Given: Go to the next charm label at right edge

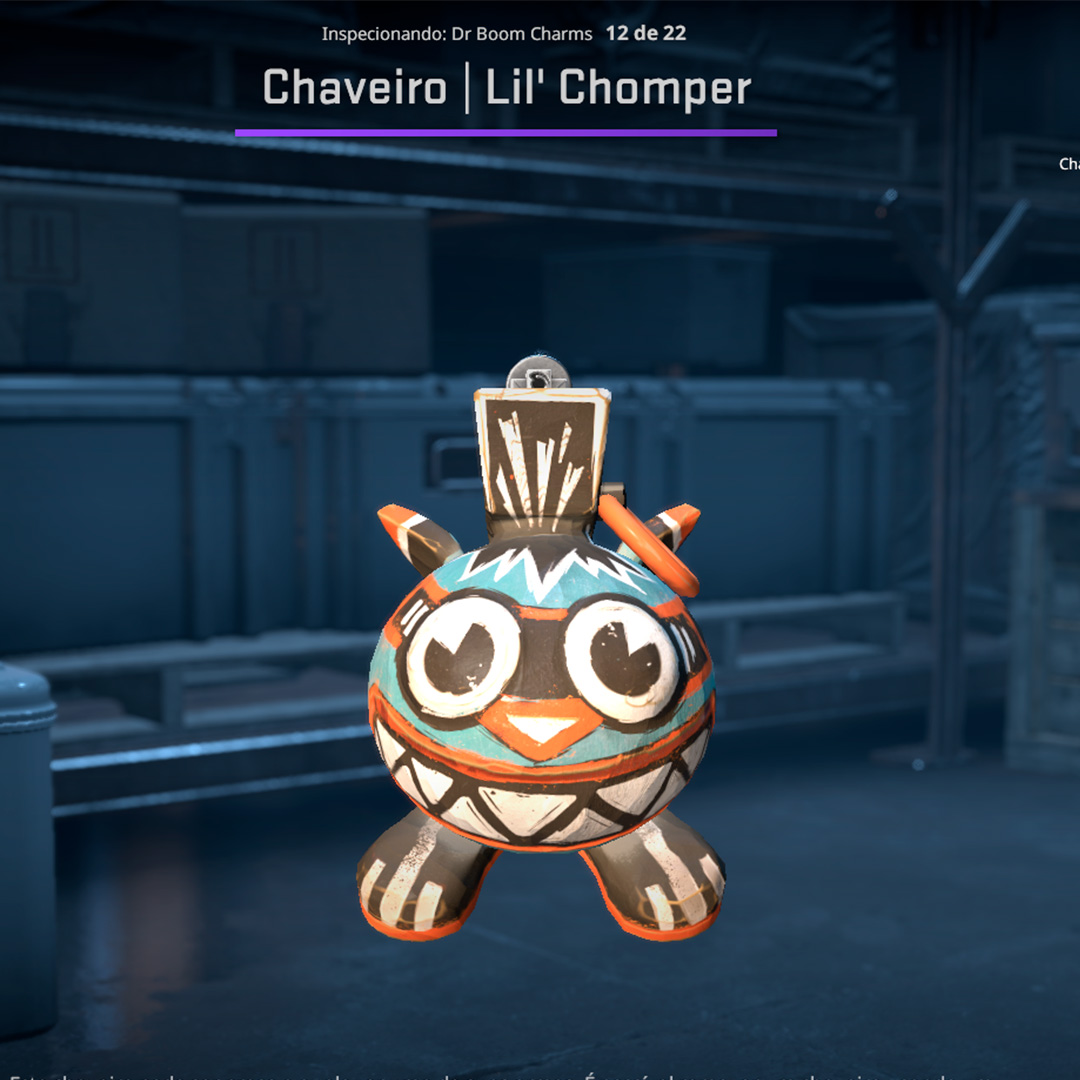Looking at the screenshot, I should (1070, 164).
